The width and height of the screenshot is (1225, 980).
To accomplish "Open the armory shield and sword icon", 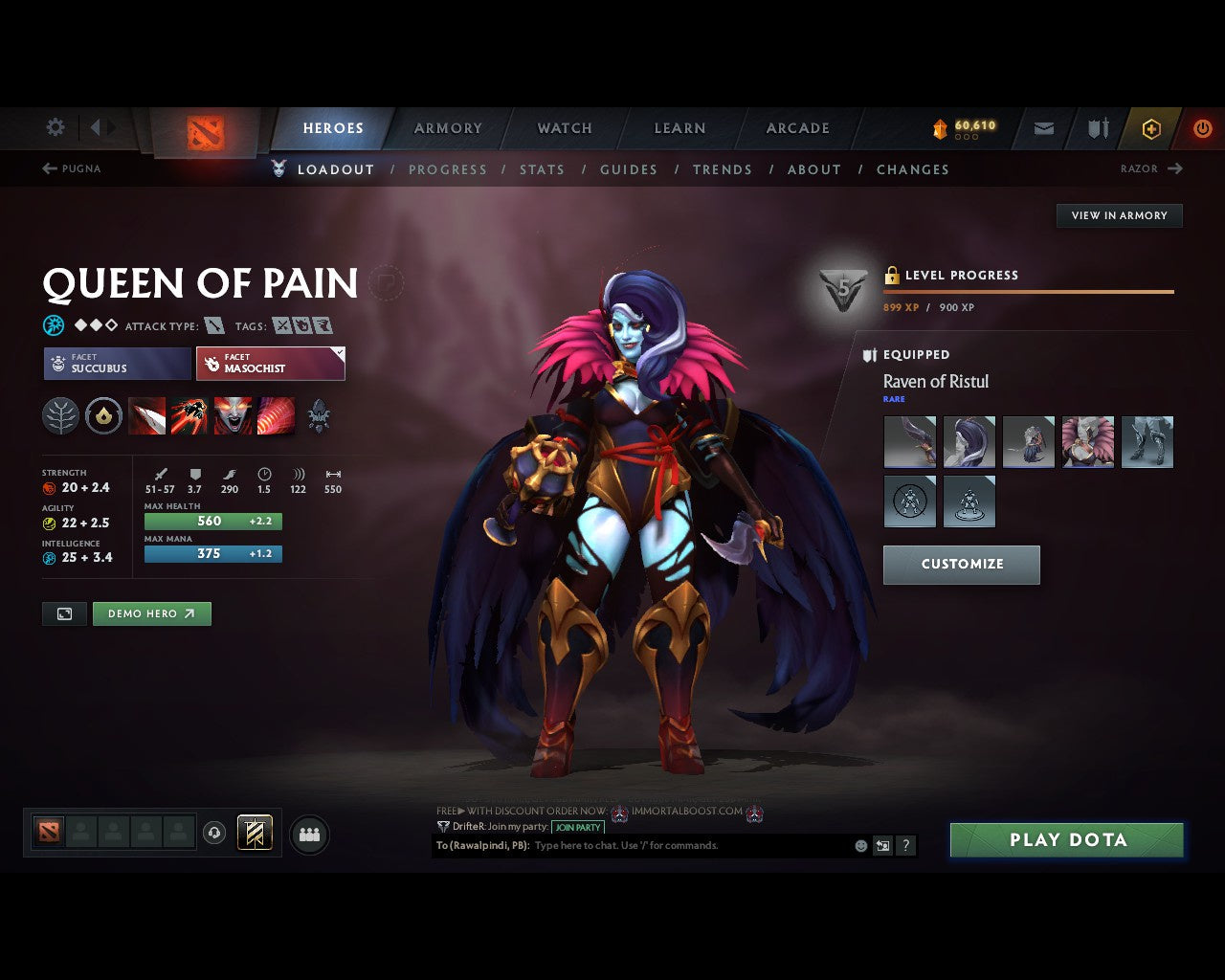I will [x=1097, y=127].
